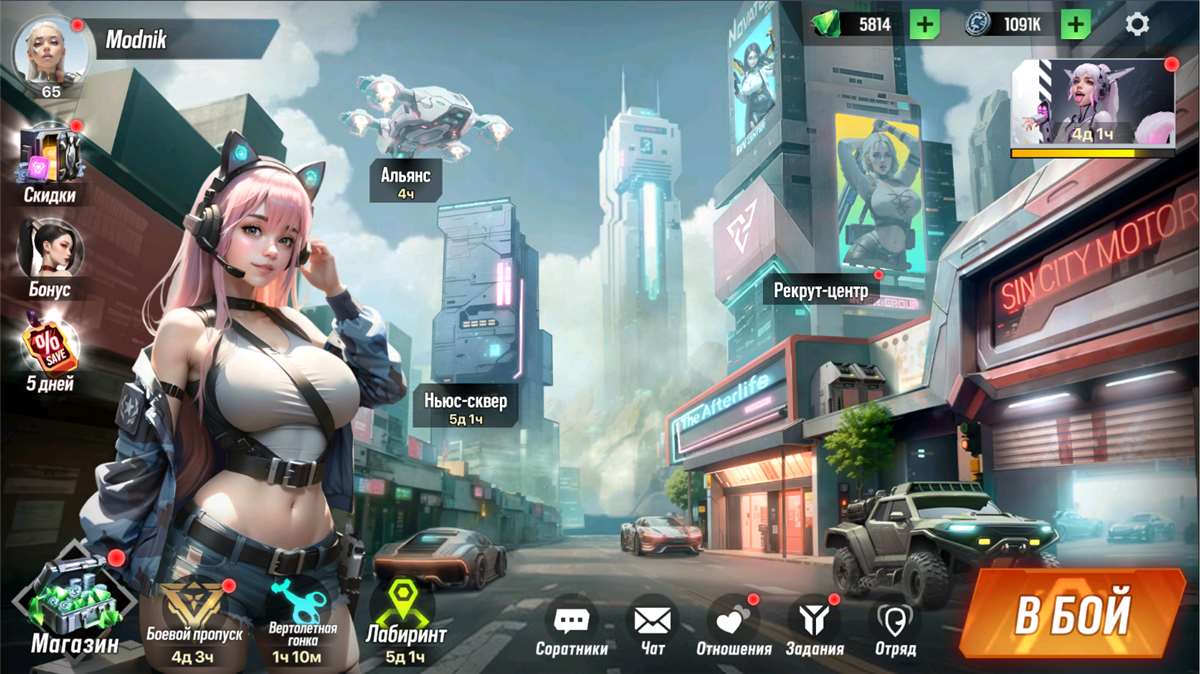Enter the Рекрут-центр building

pyautogui.click(x=822, y=291)
